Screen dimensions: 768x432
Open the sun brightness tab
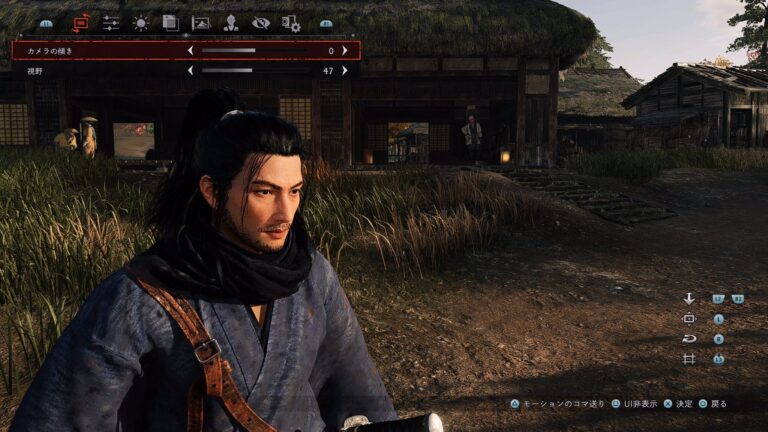[x=141, y=22]
